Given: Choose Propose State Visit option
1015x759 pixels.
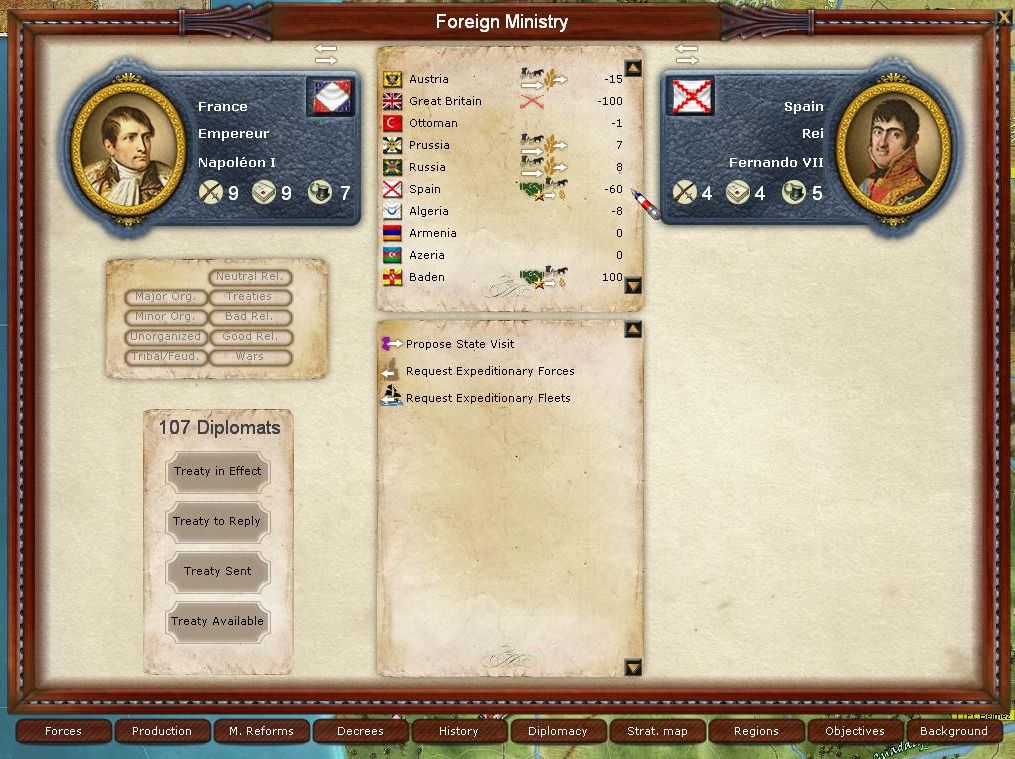Looking at the screenshot, I should click(x=460, y=344).
